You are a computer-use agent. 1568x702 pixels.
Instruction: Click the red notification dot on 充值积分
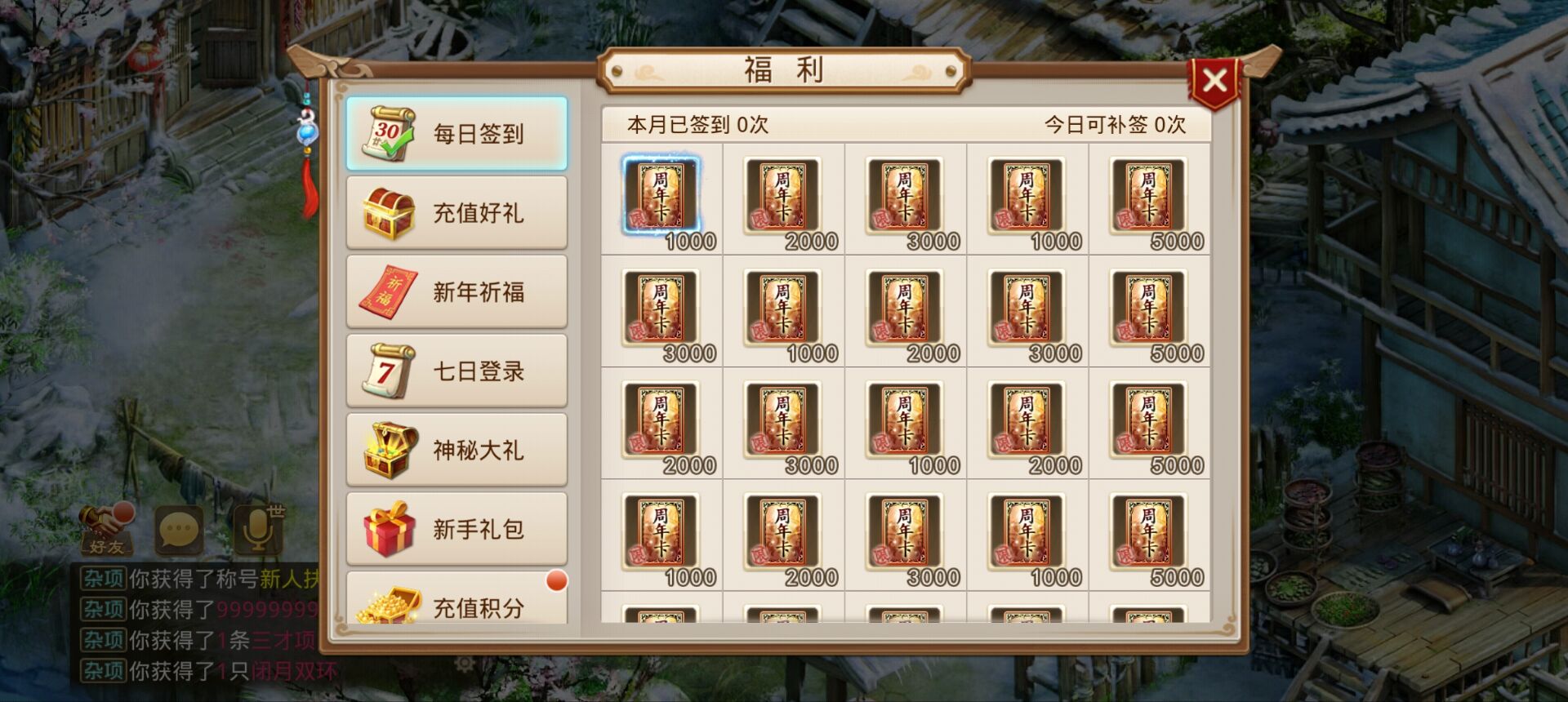pyautogui.click(x=559, y=580)
